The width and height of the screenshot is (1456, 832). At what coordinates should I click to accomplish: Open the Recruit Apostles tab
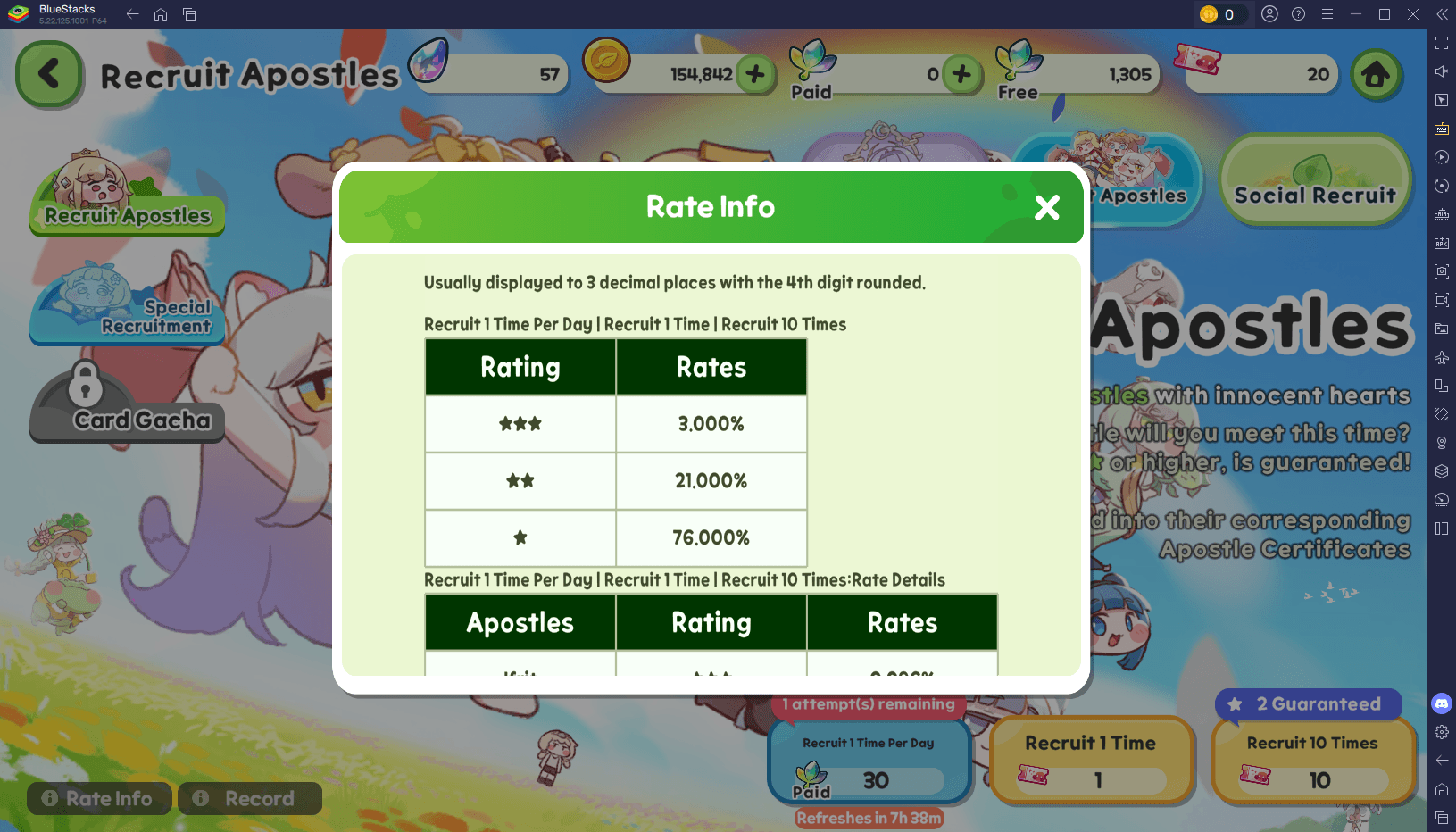[x=127, y=199]
